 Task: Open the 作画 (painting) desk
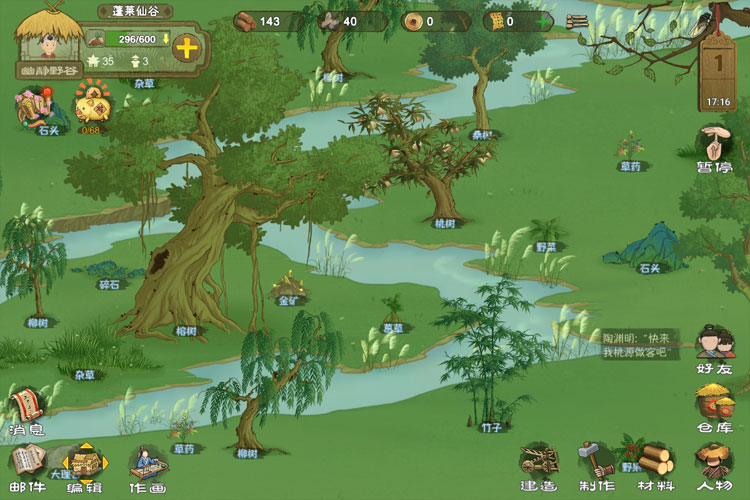click(x=147, y=467)
